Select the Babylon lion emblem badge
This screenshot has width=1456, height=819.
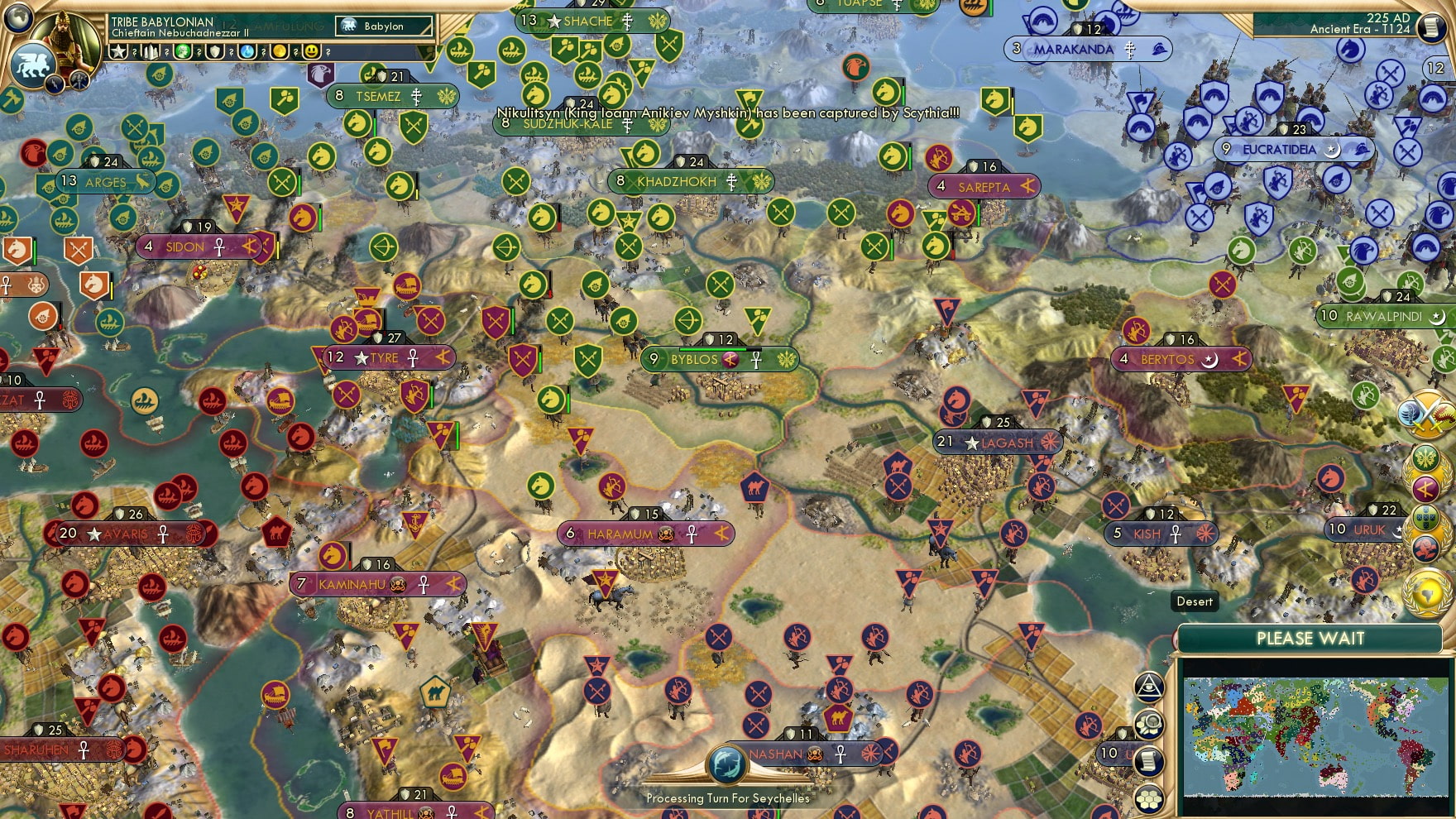tap(33, 64)
